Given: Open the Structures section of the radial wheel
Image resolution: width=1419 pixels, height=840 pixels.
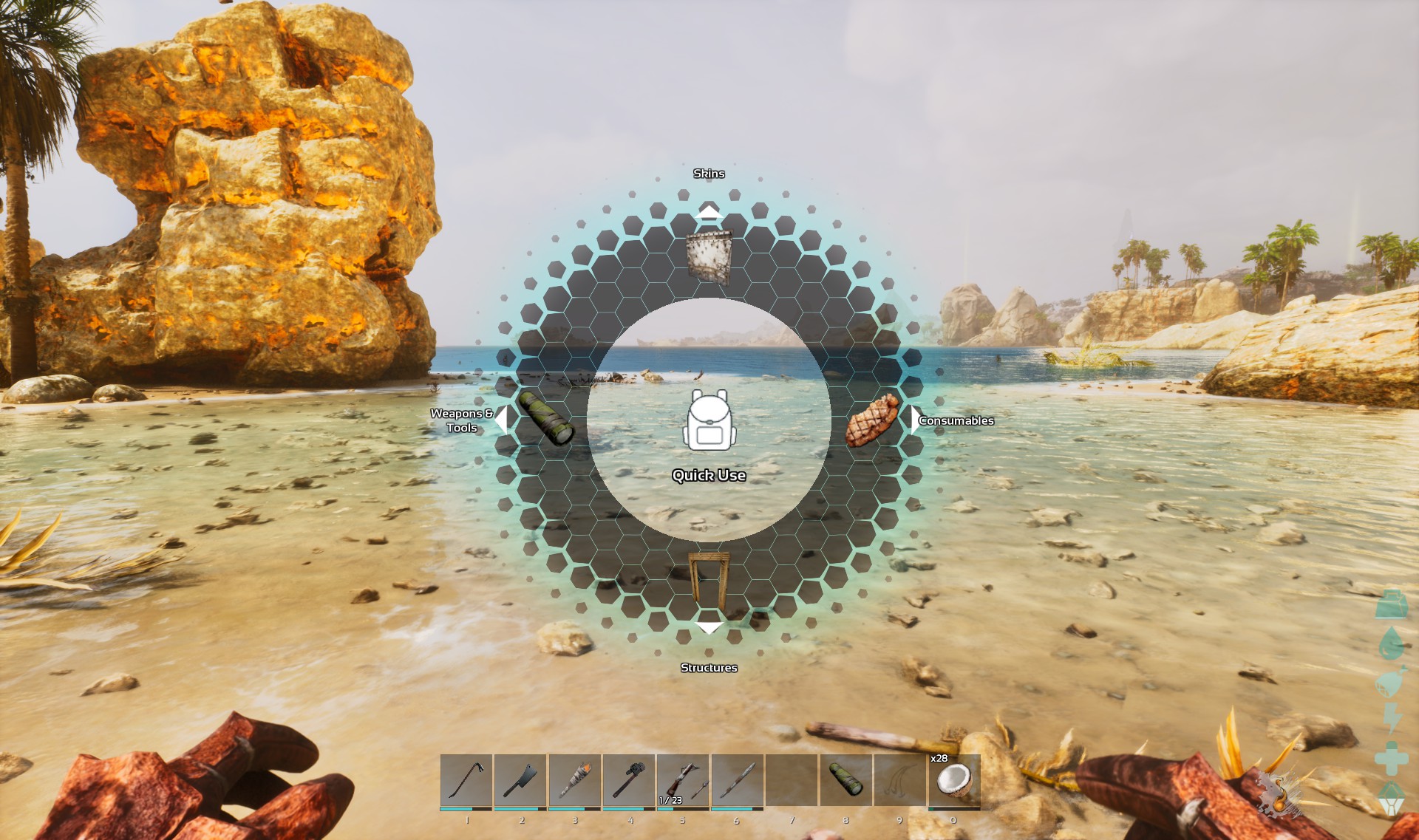Looking at the screenshot, I should (709, 667).
